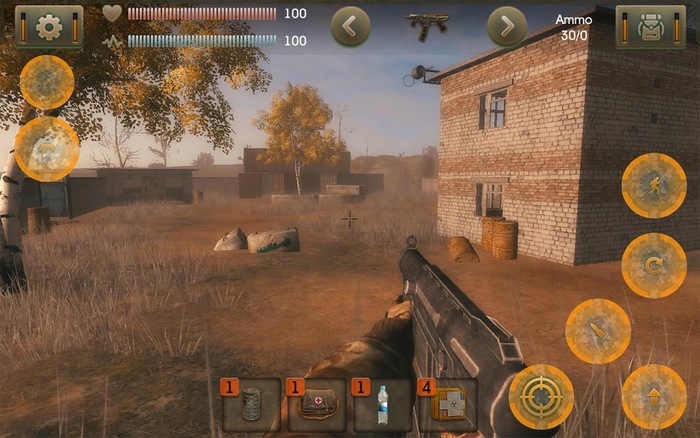Switch to the previous weapon arrow
The width and height of the screenshot is (700, 438).
click(x=350, y=27)
